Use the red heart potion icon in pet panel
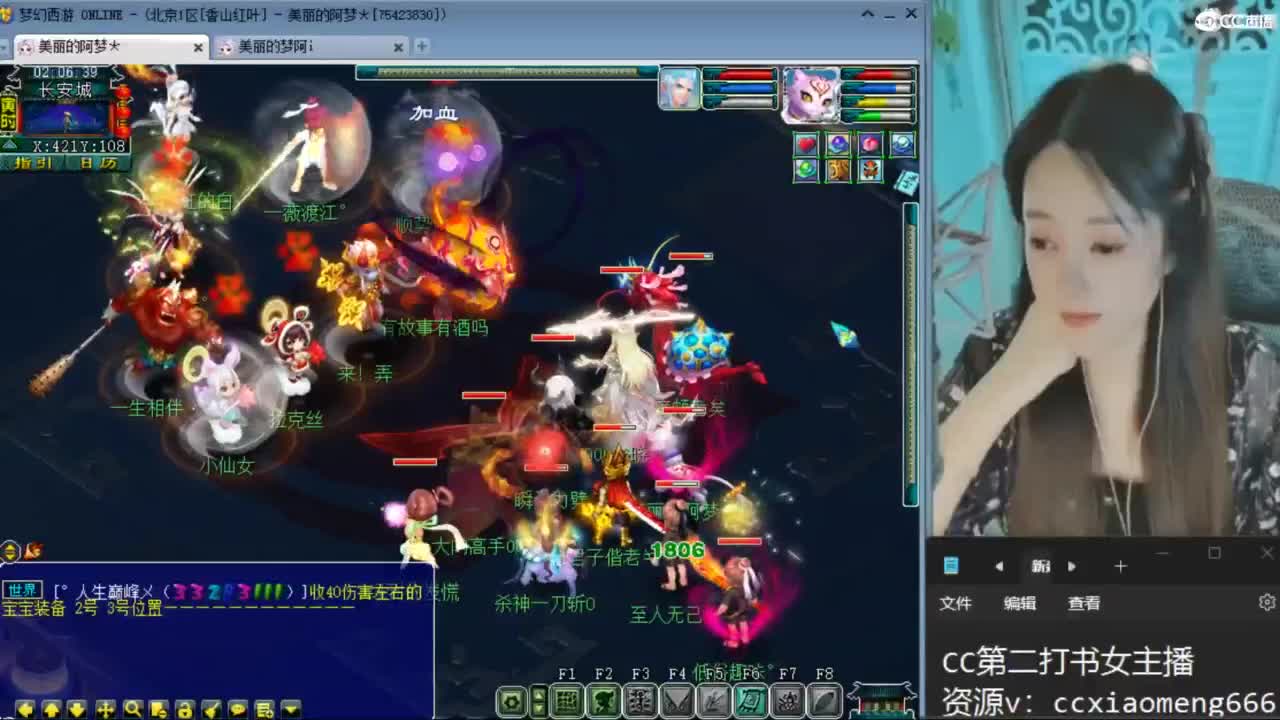The width and height of the screenshot is (1280, 720). tap(807, 144)
